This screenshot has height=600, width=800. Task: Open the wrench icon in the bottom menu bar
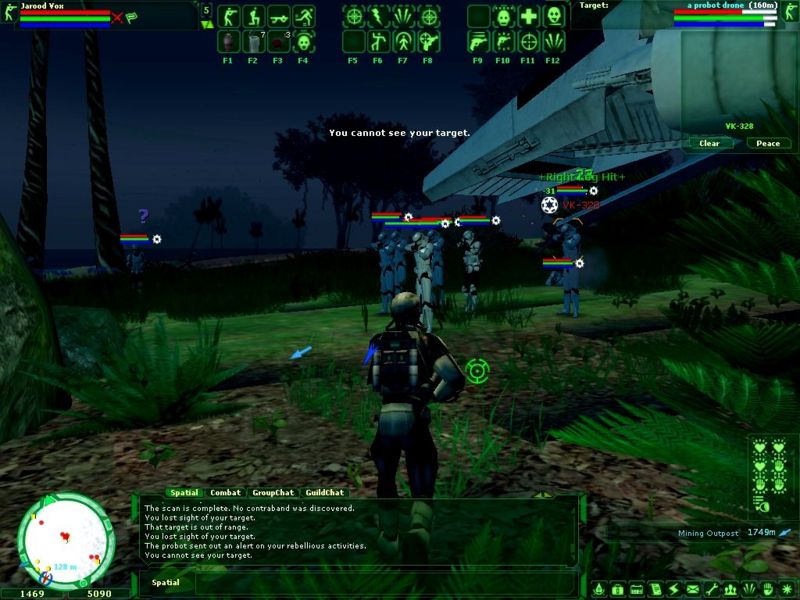(x=710, y=589)
